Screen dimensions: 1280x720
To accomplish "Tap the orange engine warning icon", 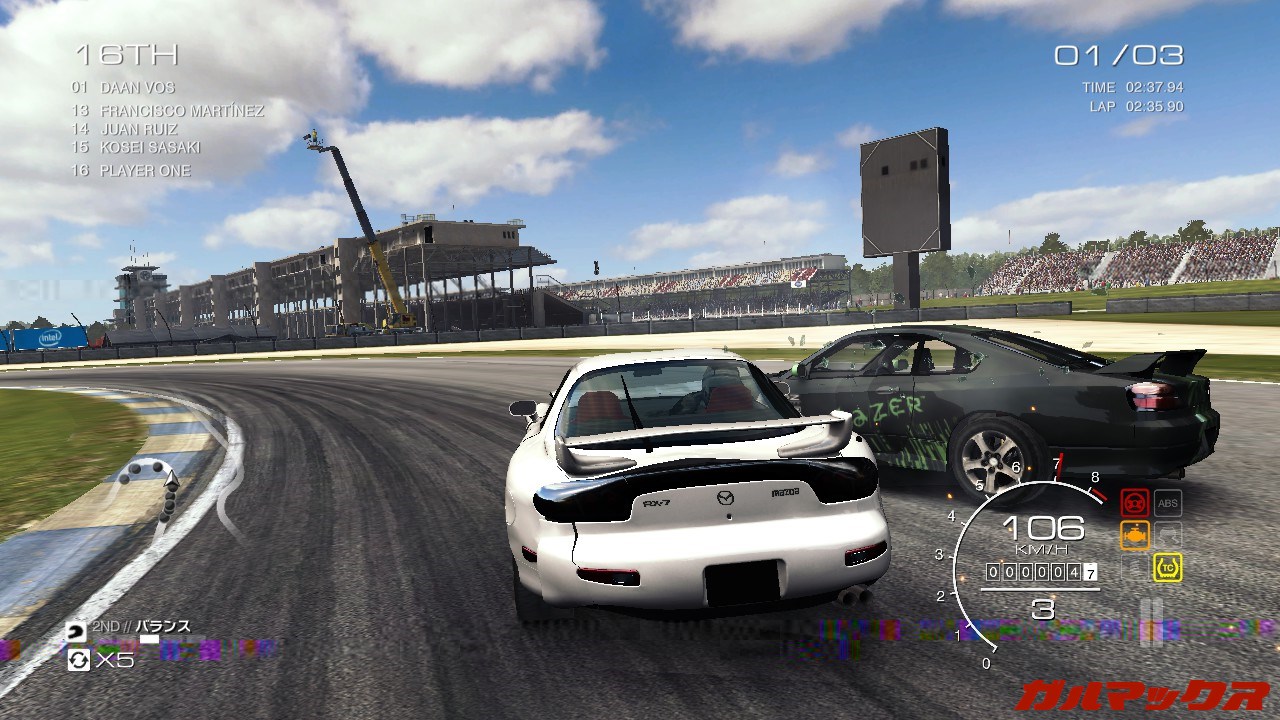I will click(x=1135, y=536).
